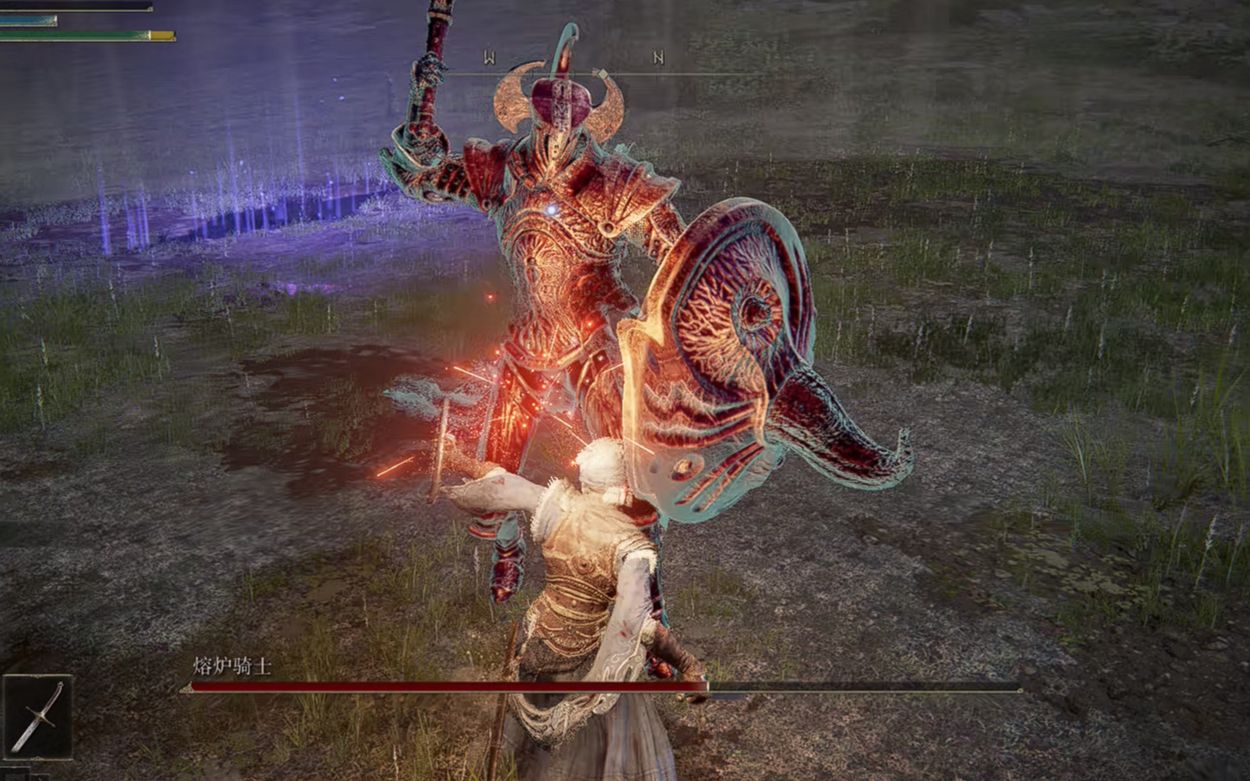This screenshot has width=1250, height=781.
Task: Select the equipped sword weapon slot
Action: pos(37,716)
